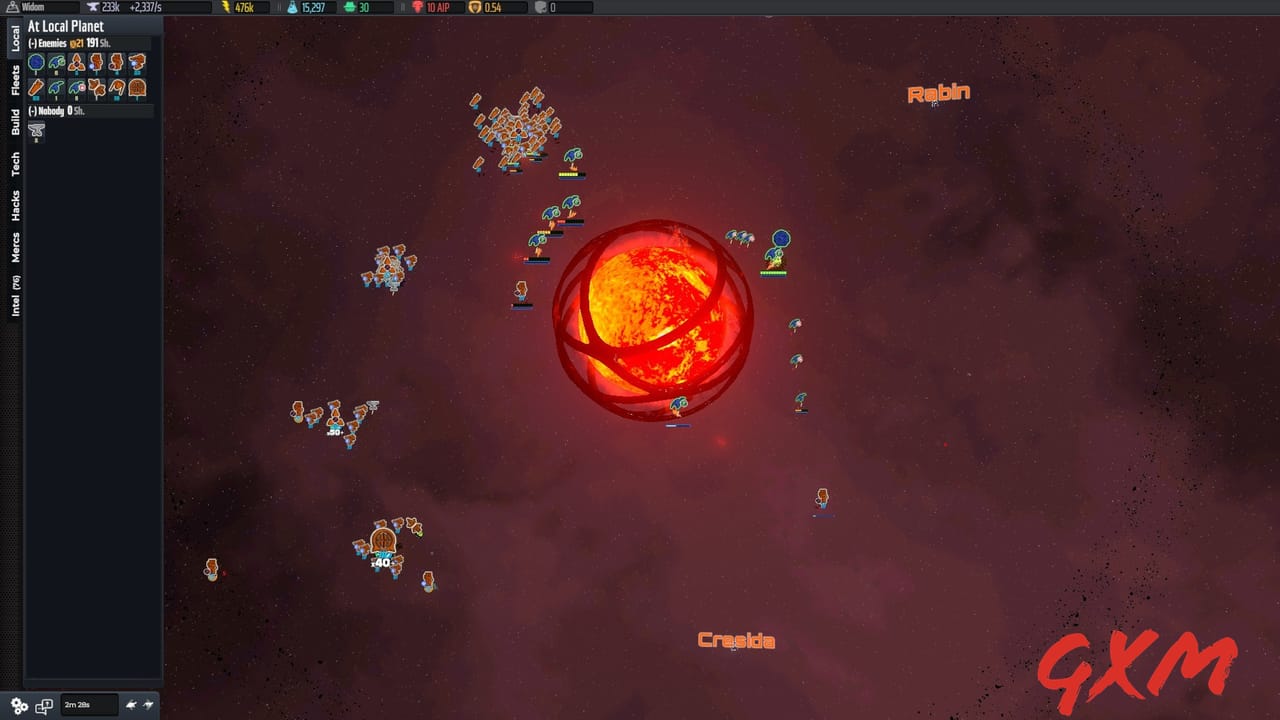Select the forge icon under the Nobody section
This screenshot has height=720, width=1280.
pos(36,130)
